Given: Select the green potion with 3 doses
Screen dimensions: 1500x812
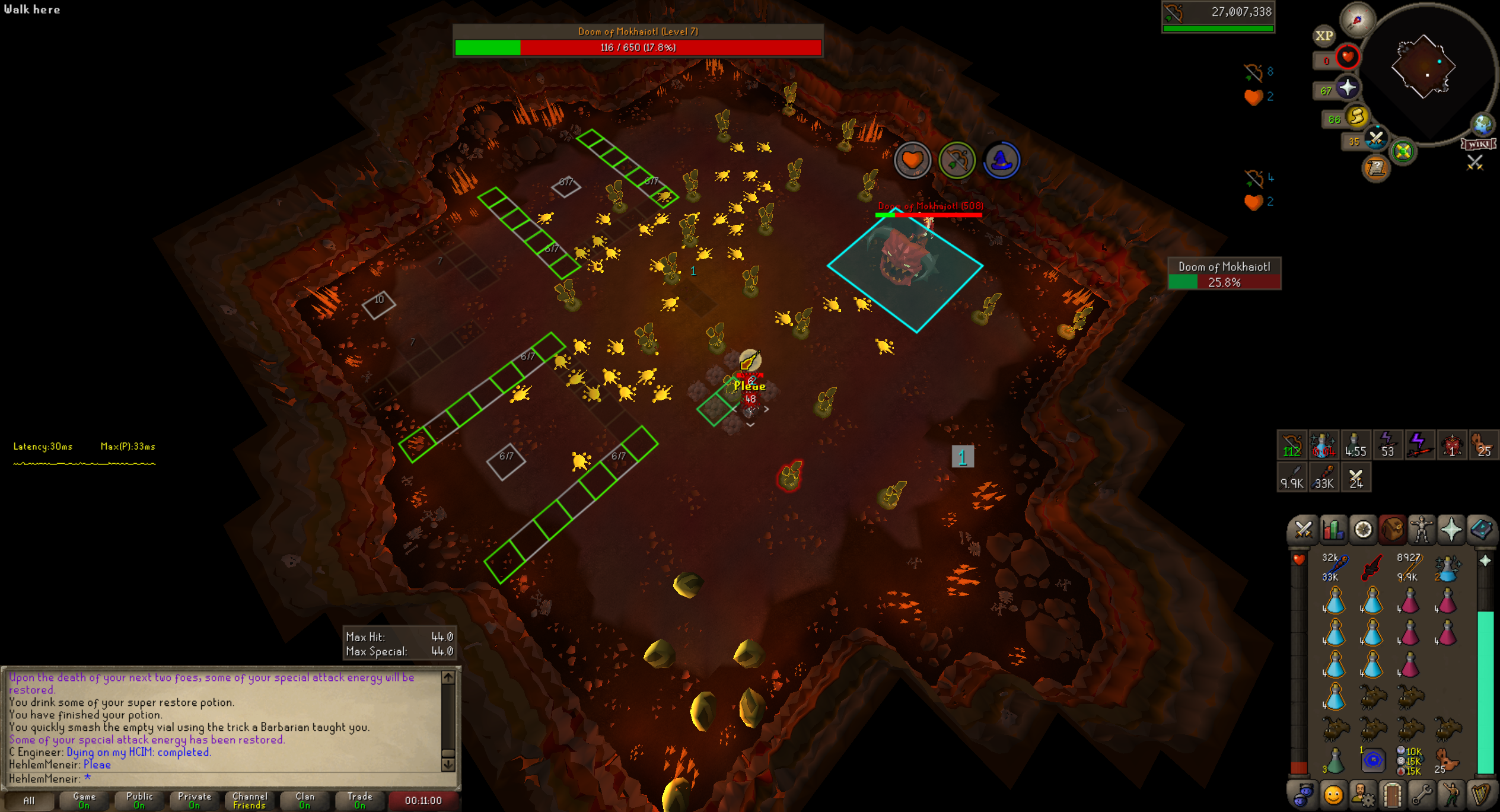Looking at the screenshot, I should click(1335, 760).
